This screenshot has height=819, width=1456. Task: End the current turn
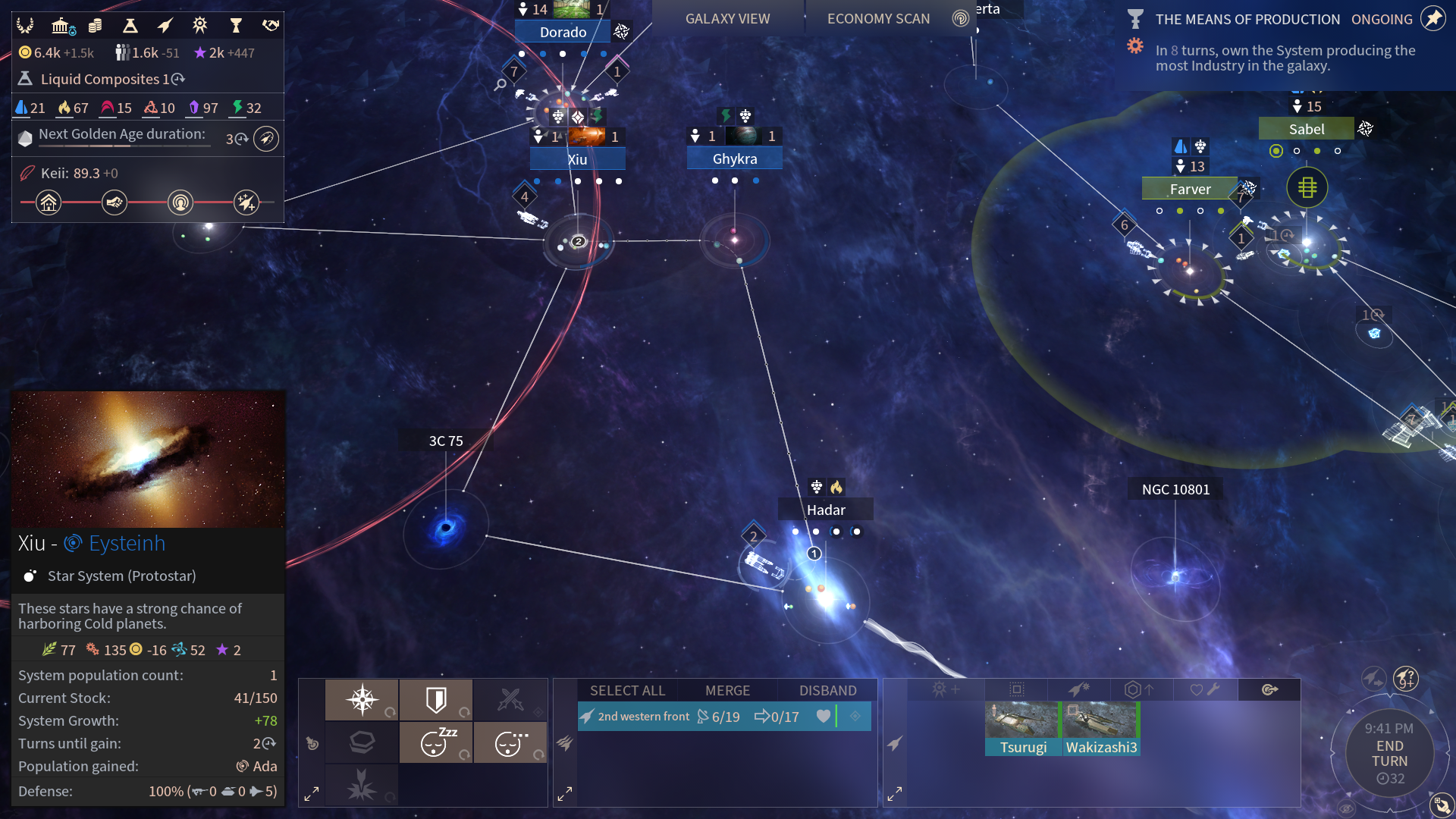[x=1389, y=754]
